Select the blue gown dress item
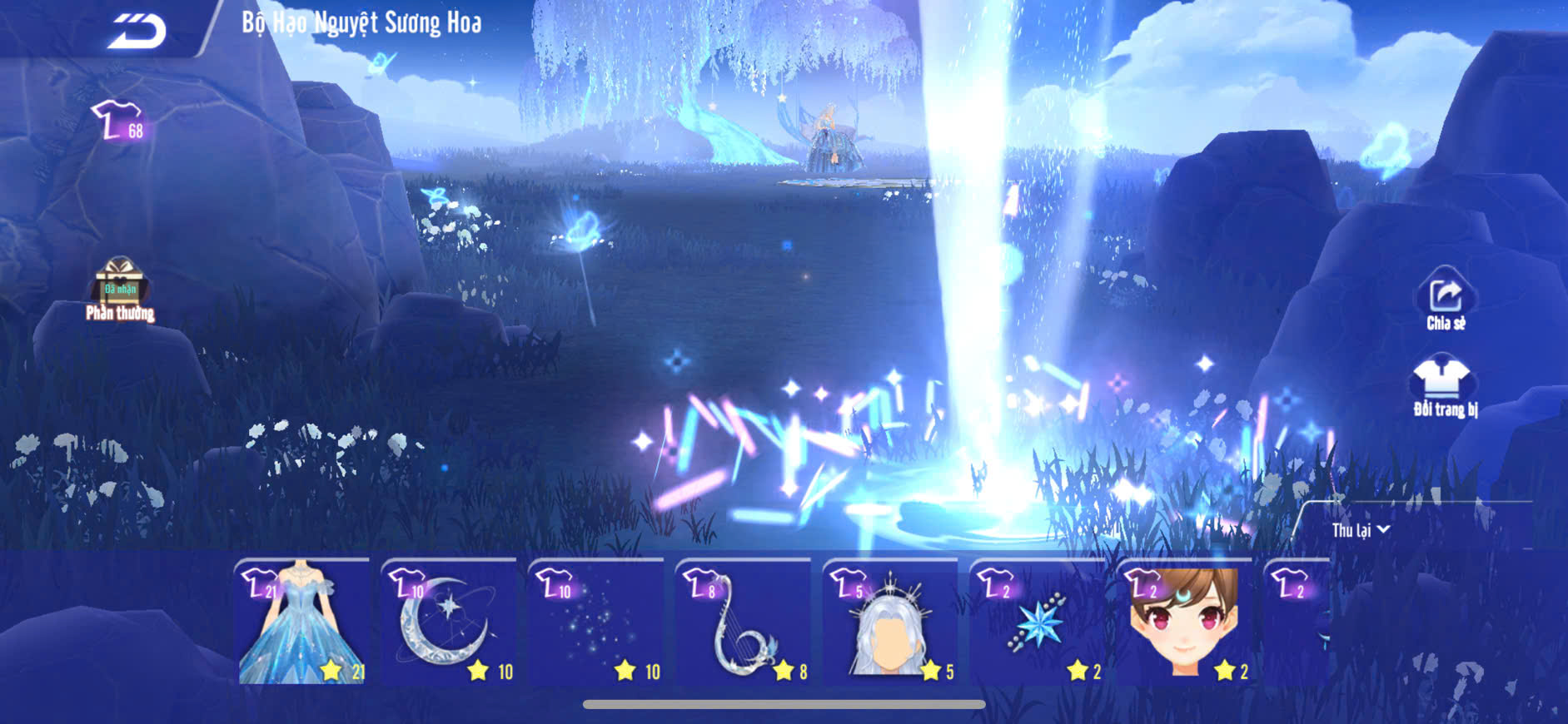The height and width of the screenshot is (724, 1568). pyautogui.click(x=303, y=622)
